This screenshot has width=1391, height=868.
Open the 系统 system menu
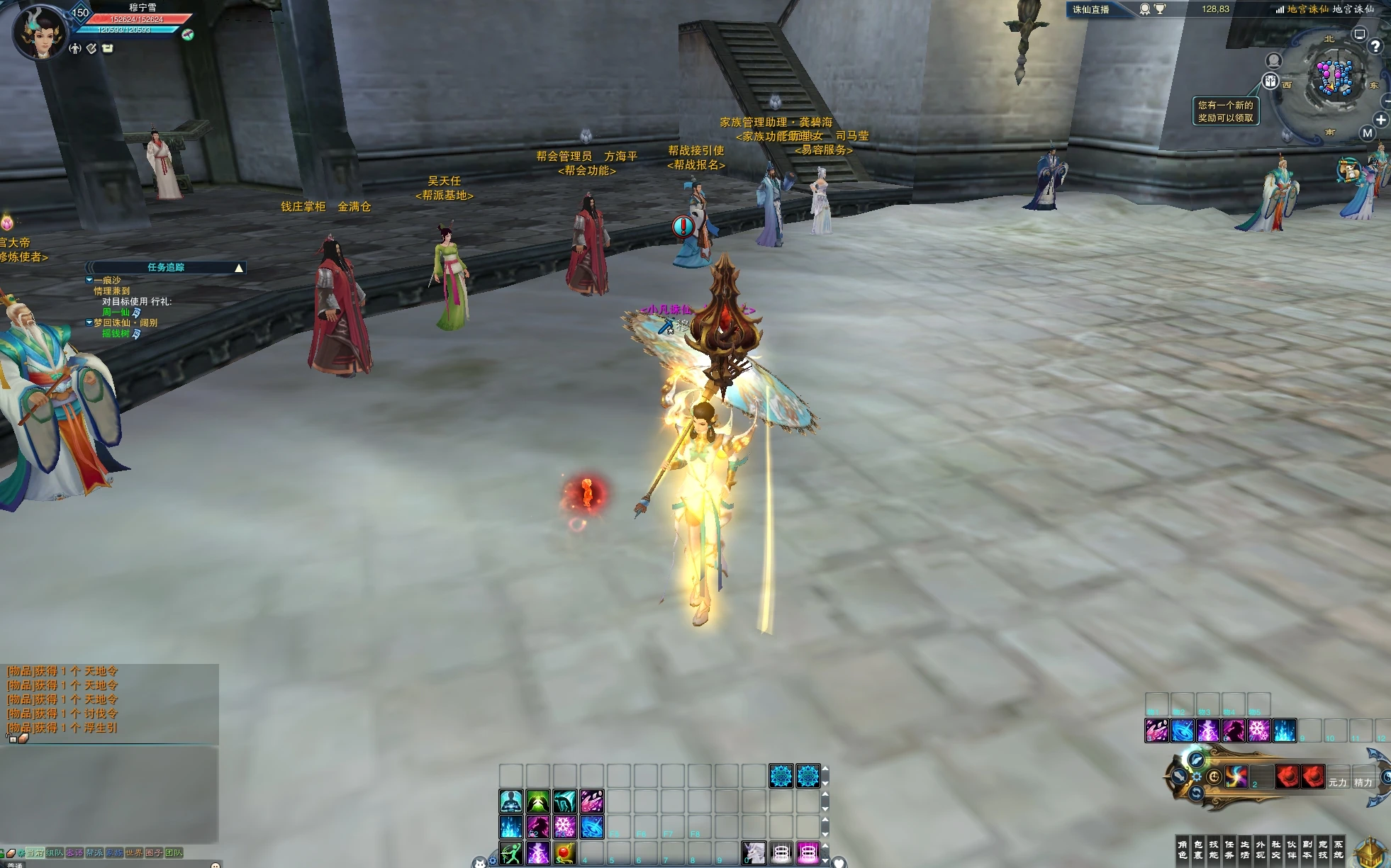point(1338,849)
